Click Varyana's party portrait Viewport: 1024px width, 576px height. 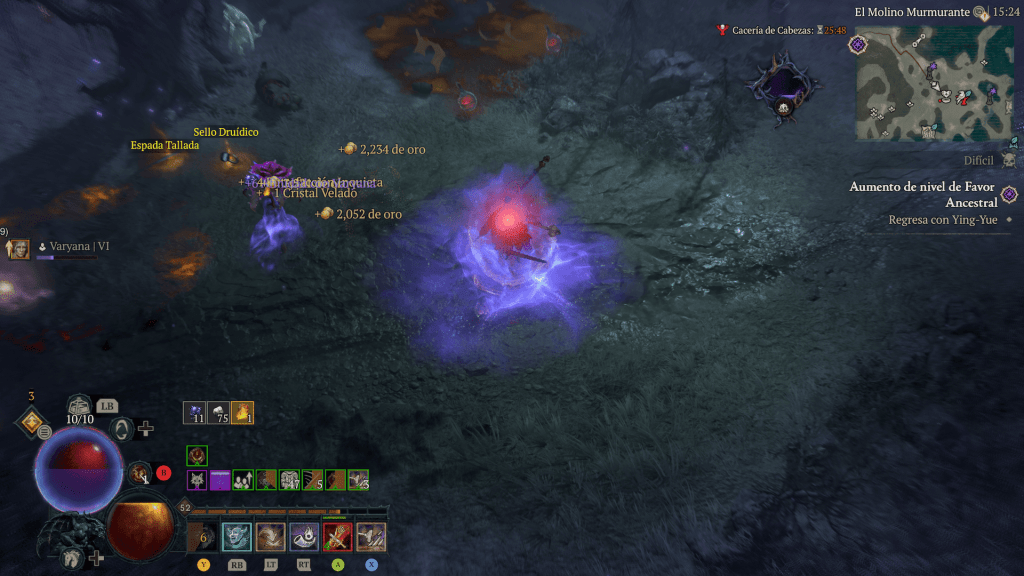pyautogui.click(x=19, y=249)
